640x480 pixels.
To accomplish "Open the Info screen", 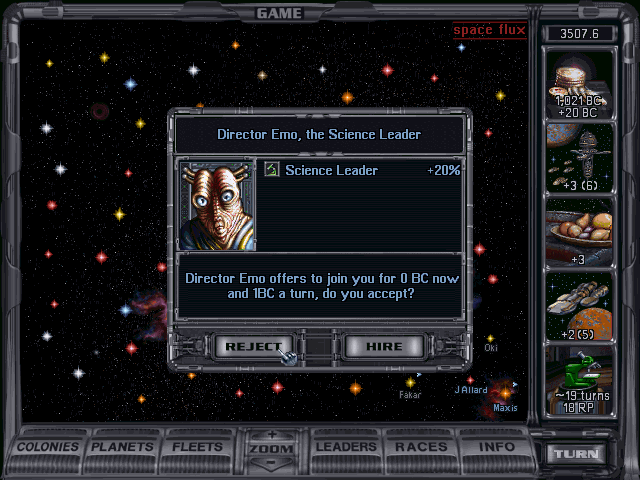I will coord(496,446).
